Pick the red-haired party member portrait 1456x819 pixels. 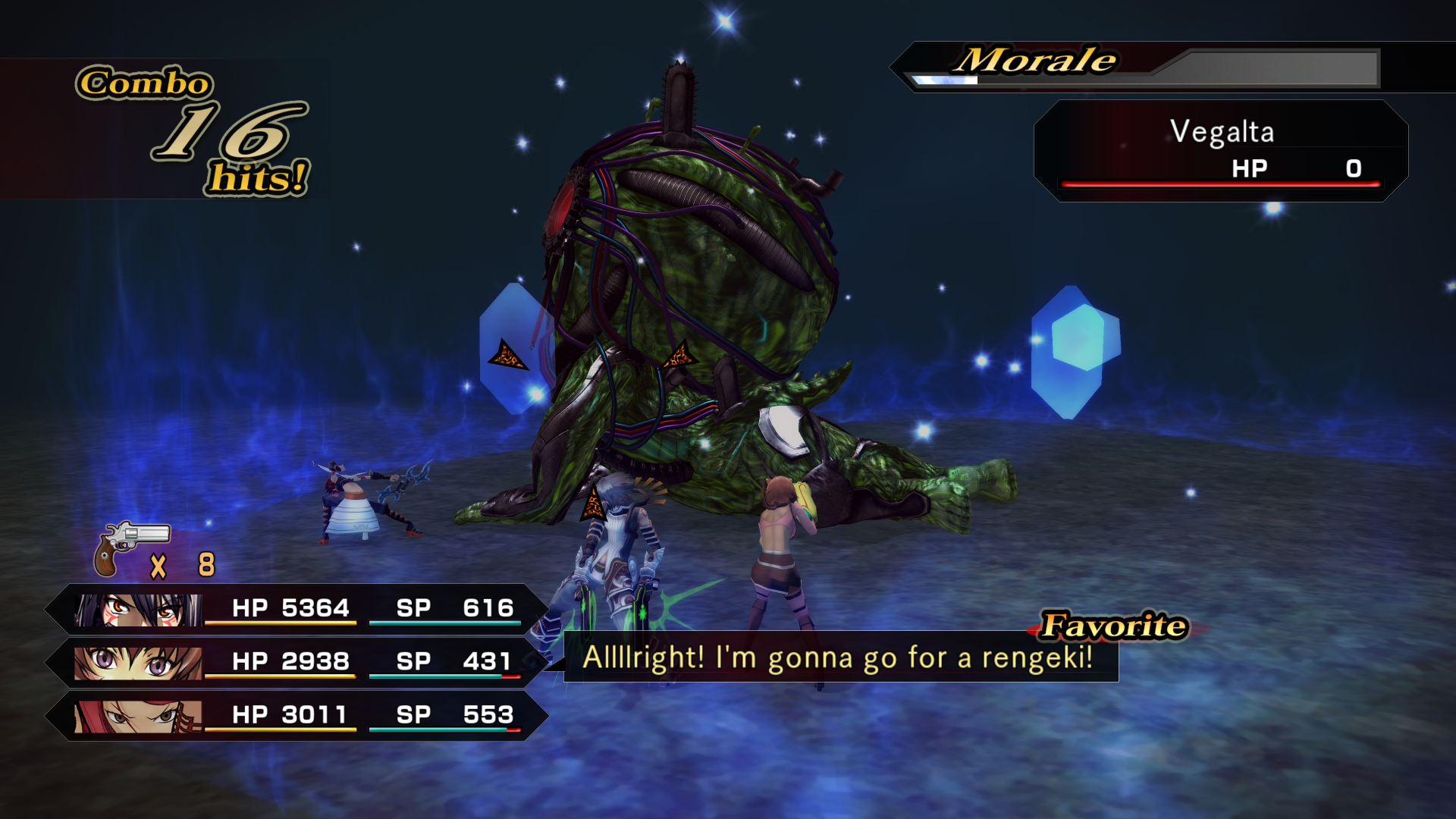[138, 716]
